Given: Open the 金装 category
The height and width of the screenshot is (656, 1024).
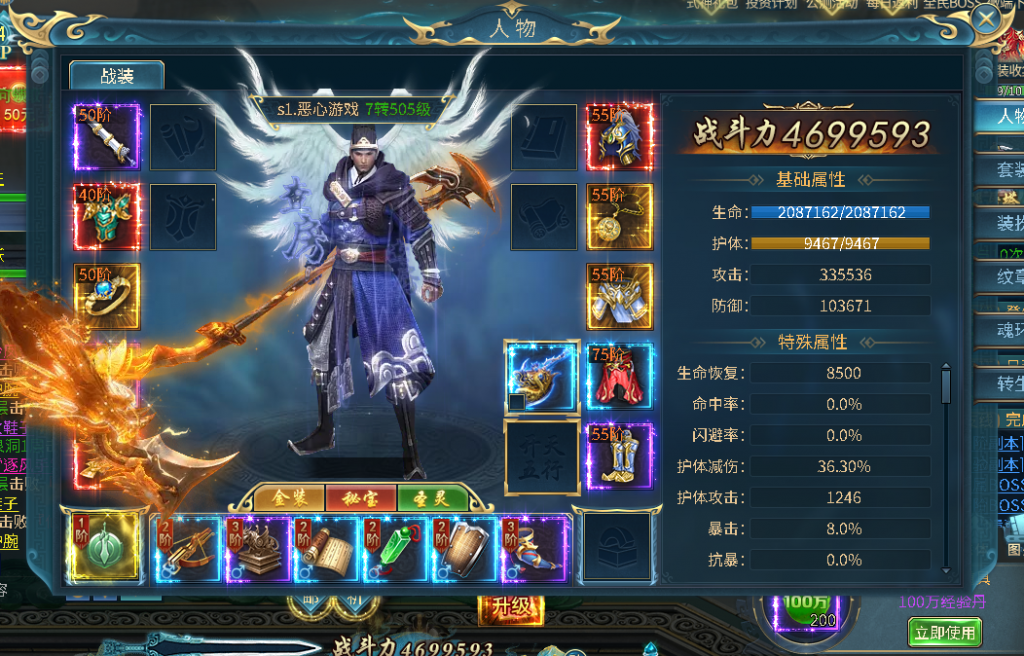Looking at the screenshot, I should point(288,497).
